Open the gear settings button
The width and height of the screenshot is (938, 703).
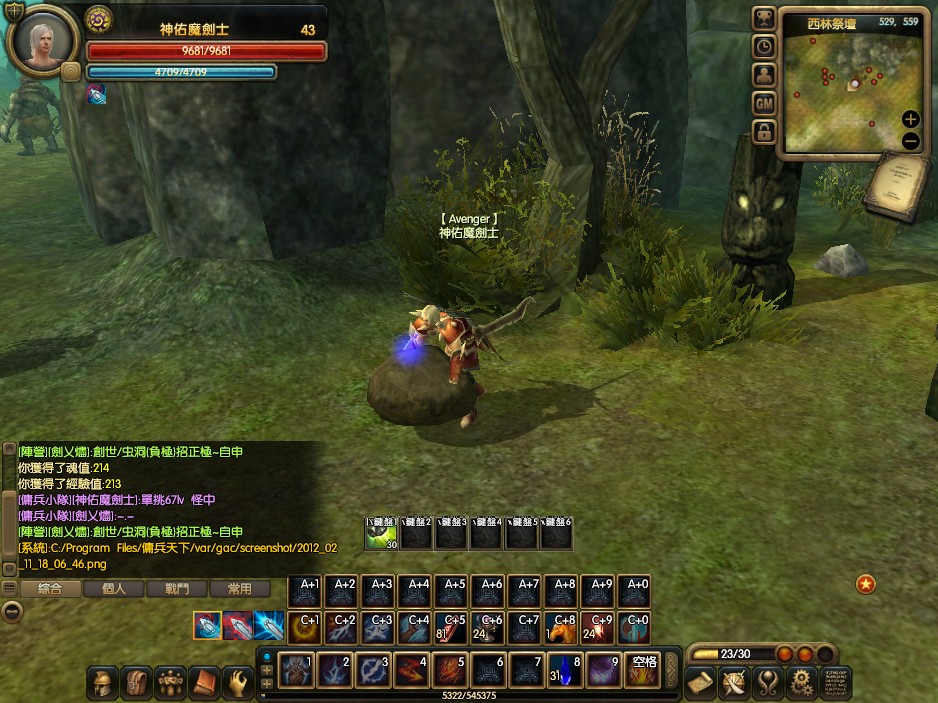click(800, 682)
